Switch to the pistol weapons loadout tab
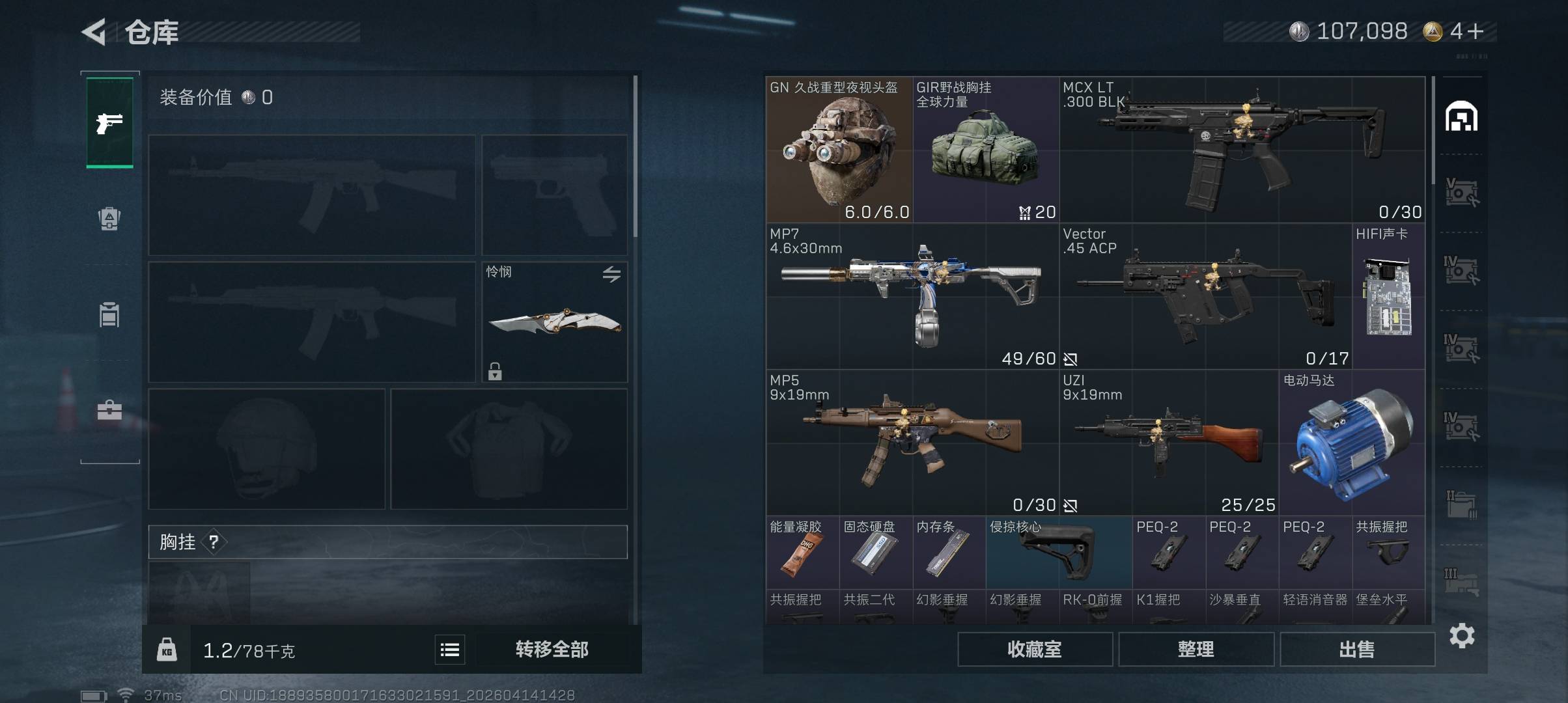The height and width of the screenshot is (703, 1568). (109, 122)
